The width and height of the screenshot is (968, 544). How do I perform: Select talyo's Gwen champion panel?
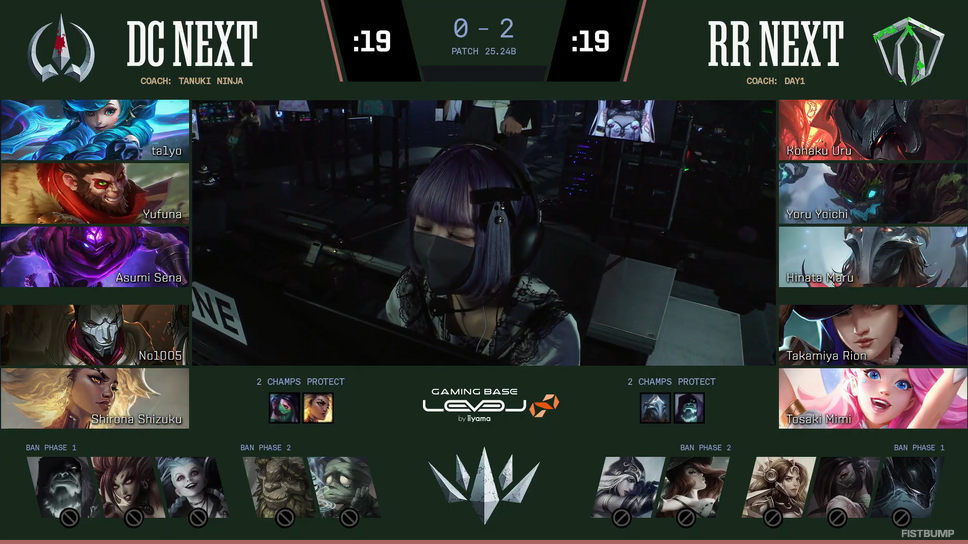click(x=95, y=130)
